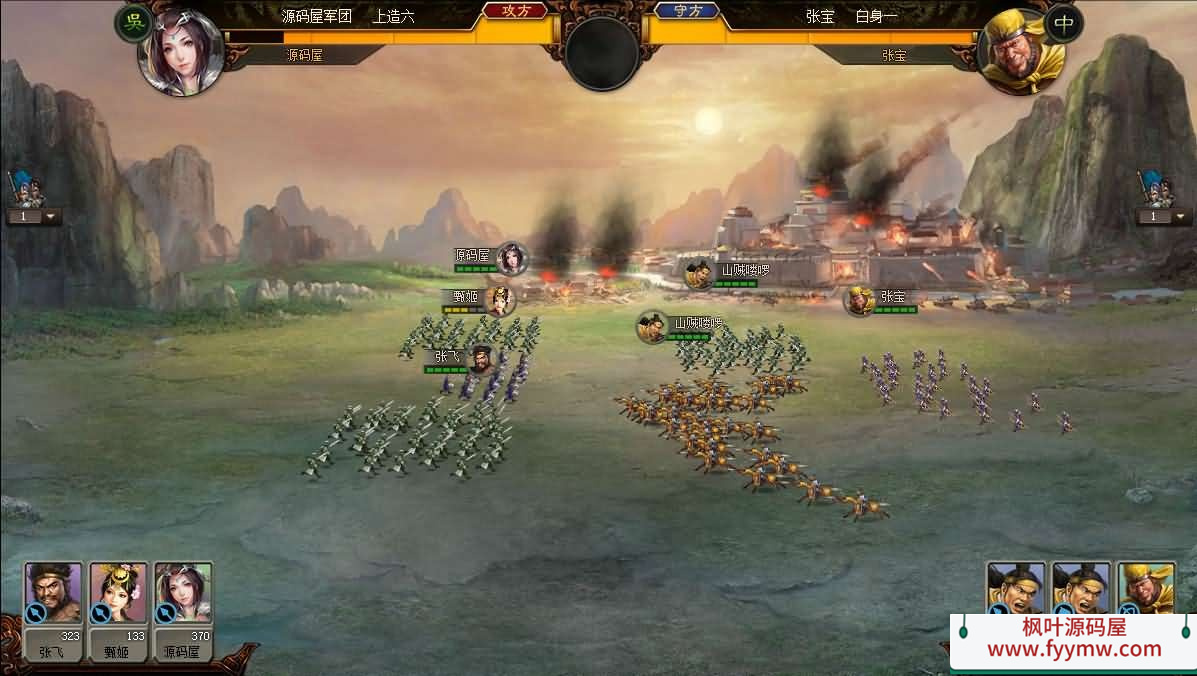Viewport: 1197px width, 676px height.
Task: Open the left-side formation number dropdown
Action: pyautogui.click(x=35, y=216)
